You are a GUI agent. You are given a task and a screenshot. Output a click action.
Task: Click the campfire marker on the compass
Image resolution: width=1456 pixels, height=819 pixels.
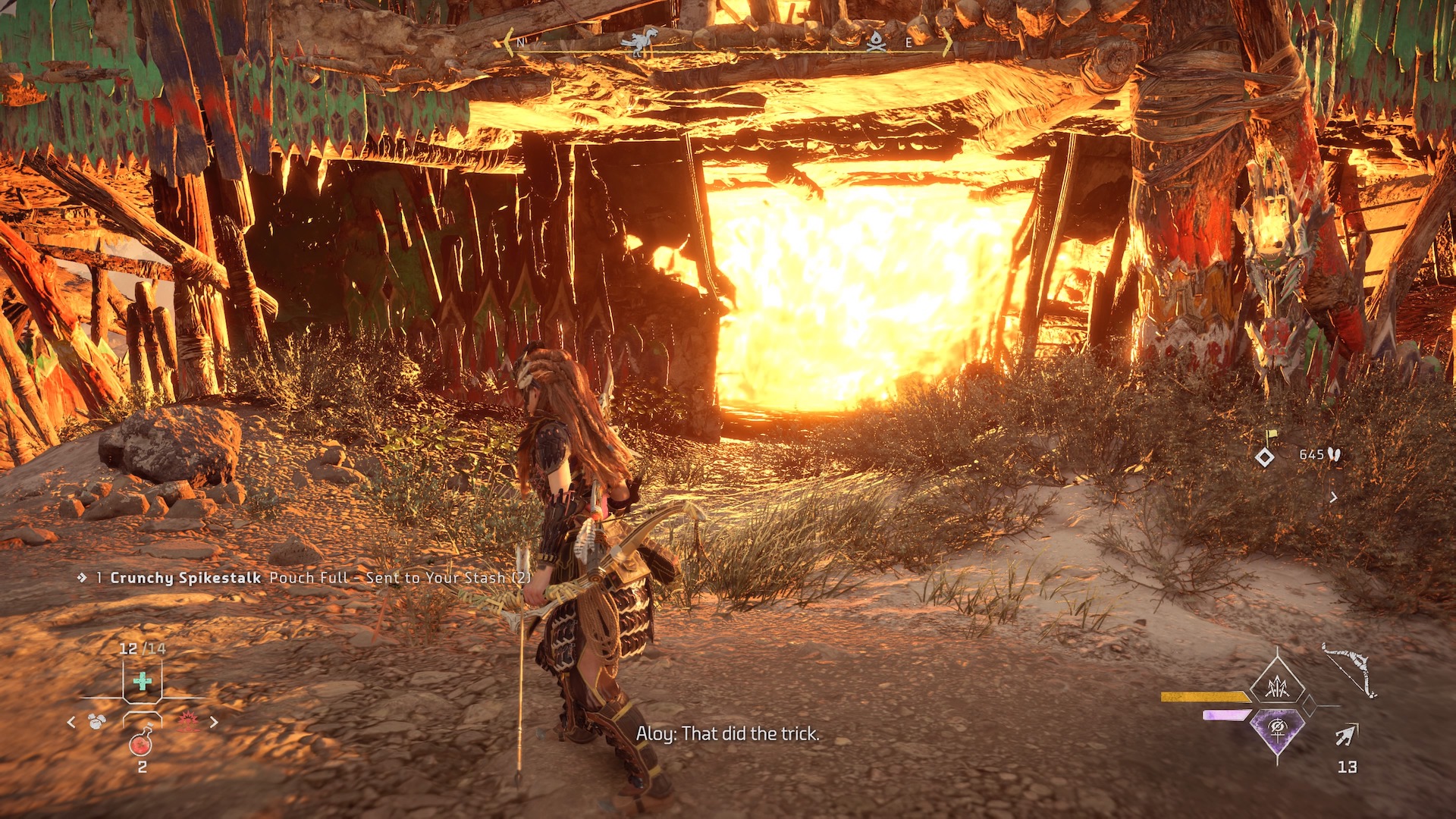pos(876,41)
